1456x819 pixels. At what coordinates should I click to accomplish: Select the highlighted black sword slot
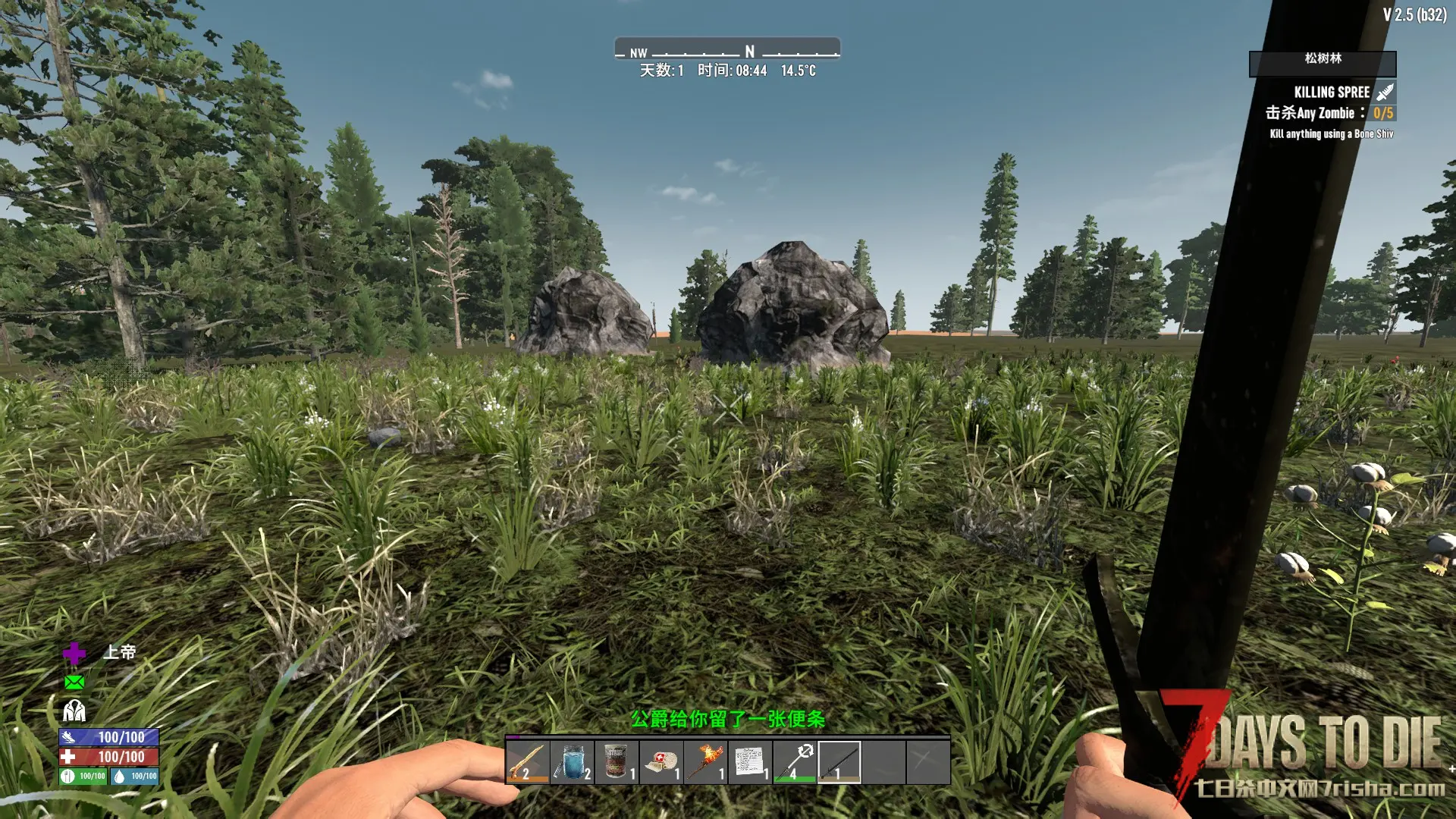(x=839, y=761)
